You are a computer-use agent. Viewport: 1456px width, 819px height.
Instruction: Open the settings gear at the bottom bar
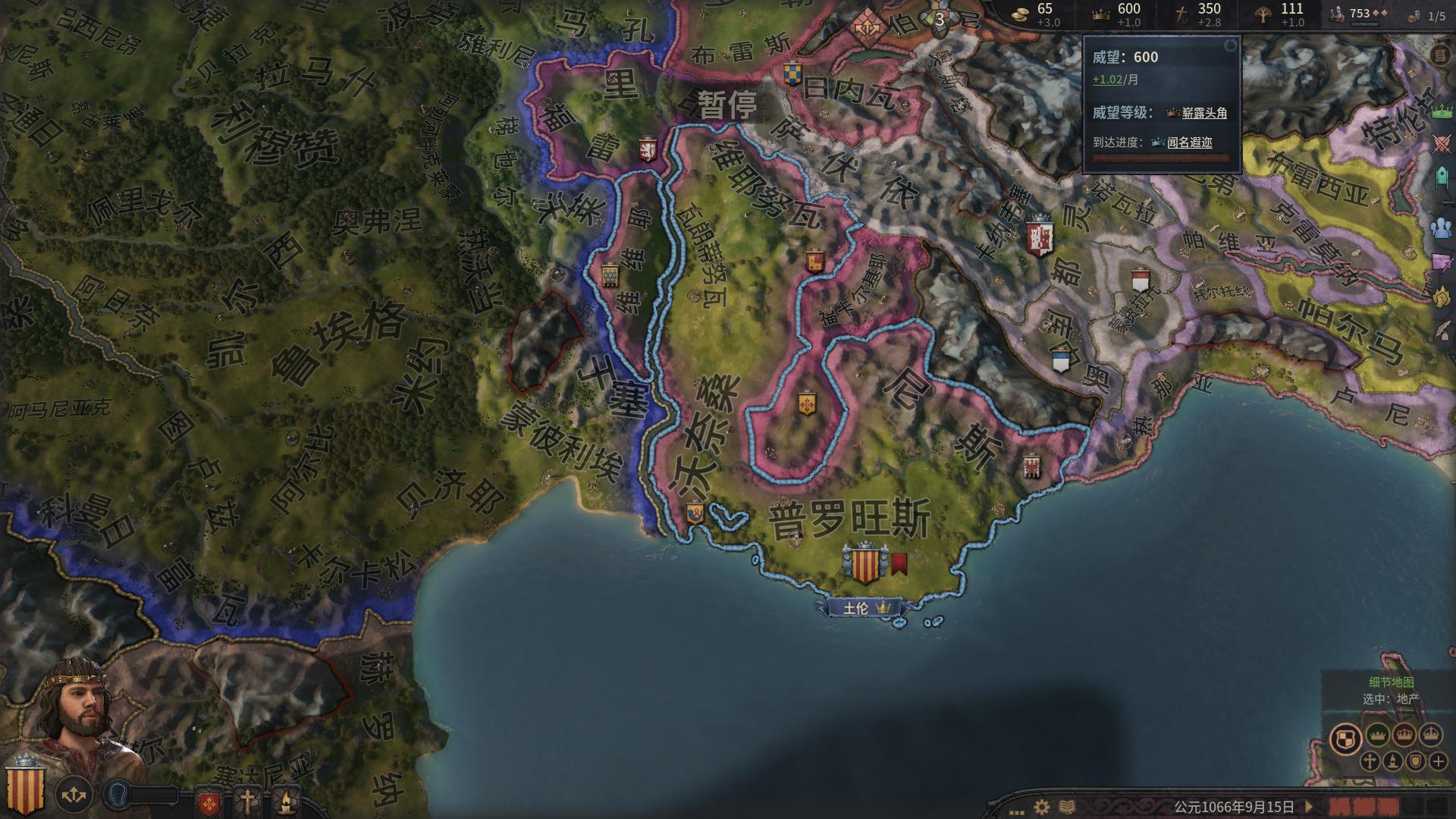[1042, 807]
